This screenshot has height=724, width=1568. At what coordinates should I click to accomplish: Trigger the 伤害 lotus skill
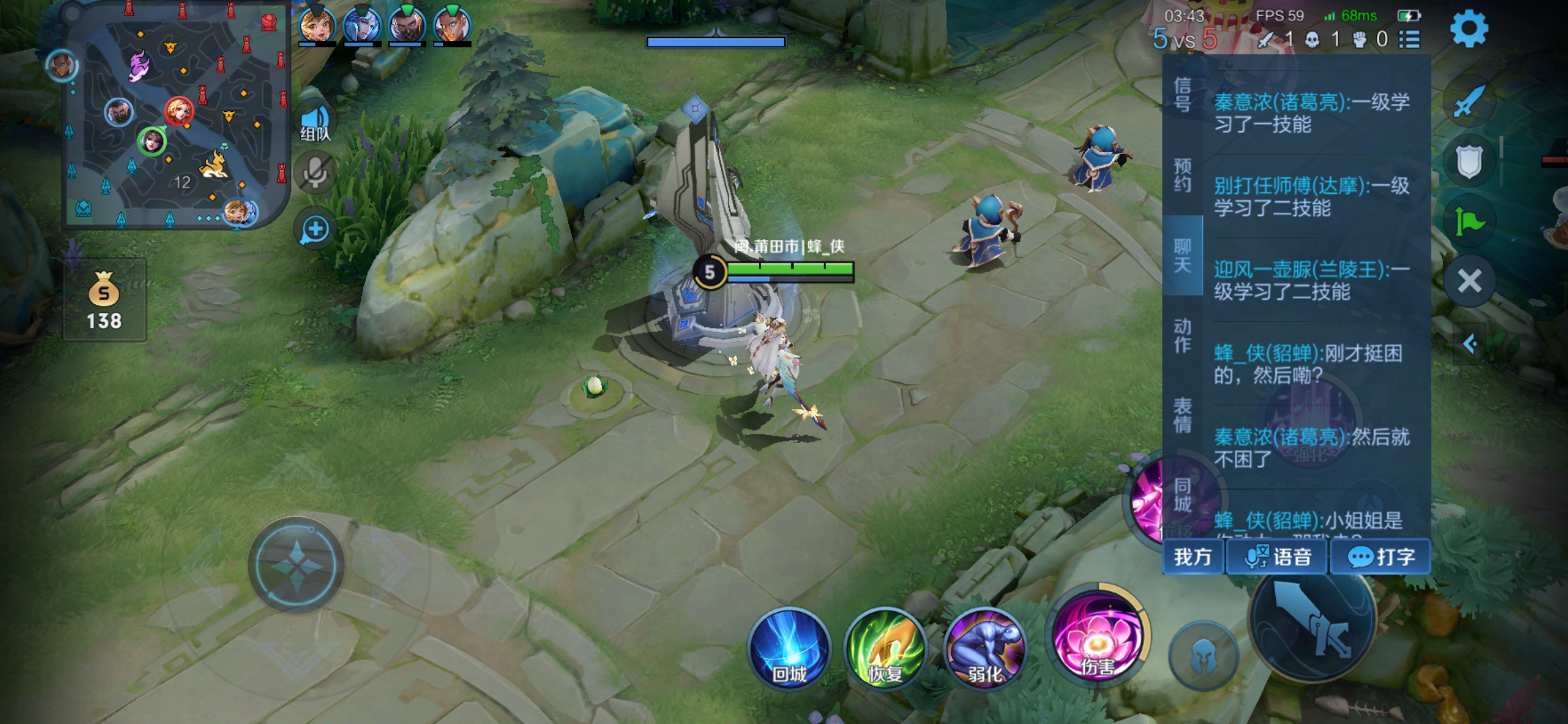[x=1097, y=638]
